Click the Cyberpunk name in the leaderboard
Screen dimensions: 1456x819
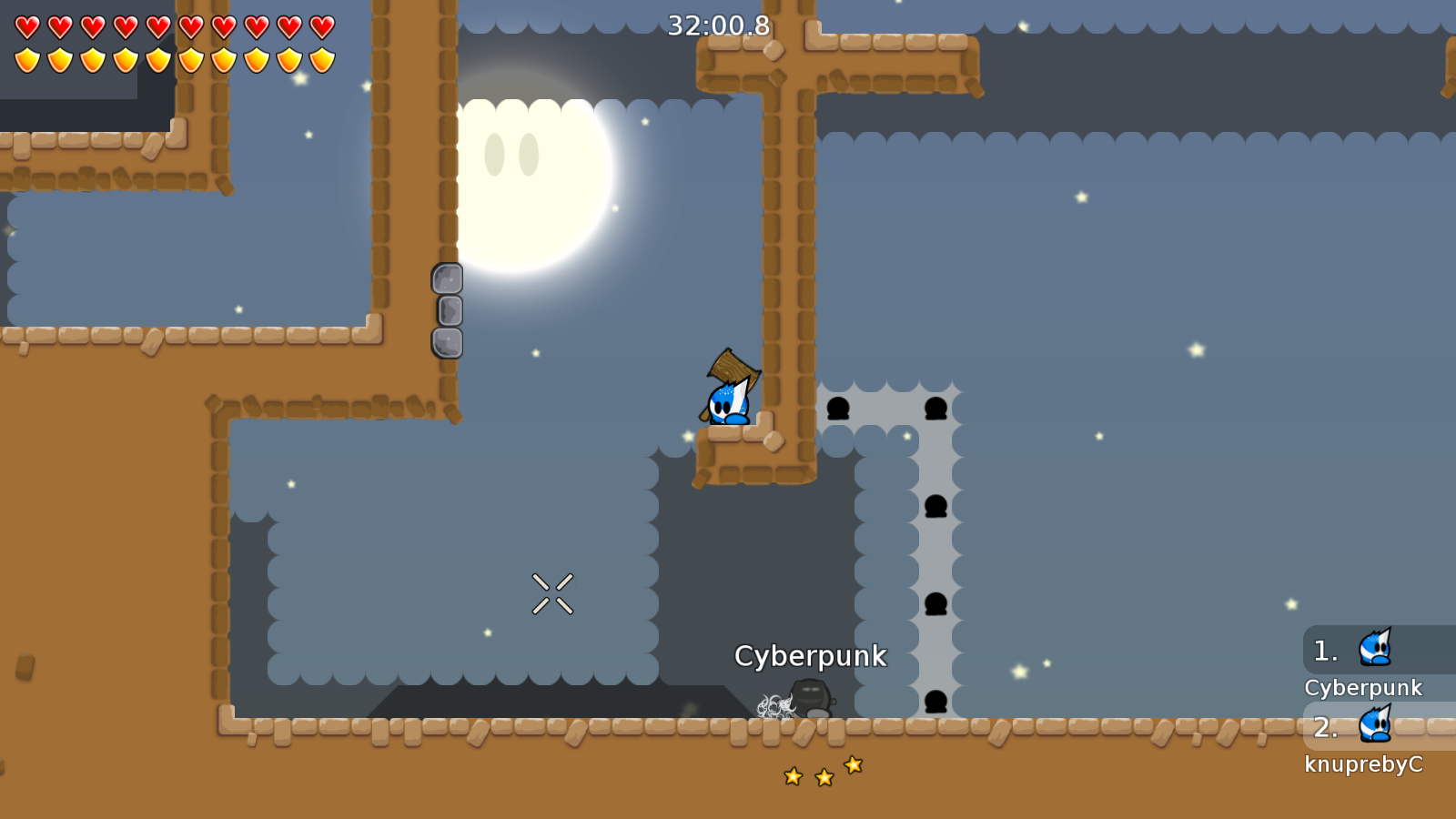click(x=1365, y=688)
